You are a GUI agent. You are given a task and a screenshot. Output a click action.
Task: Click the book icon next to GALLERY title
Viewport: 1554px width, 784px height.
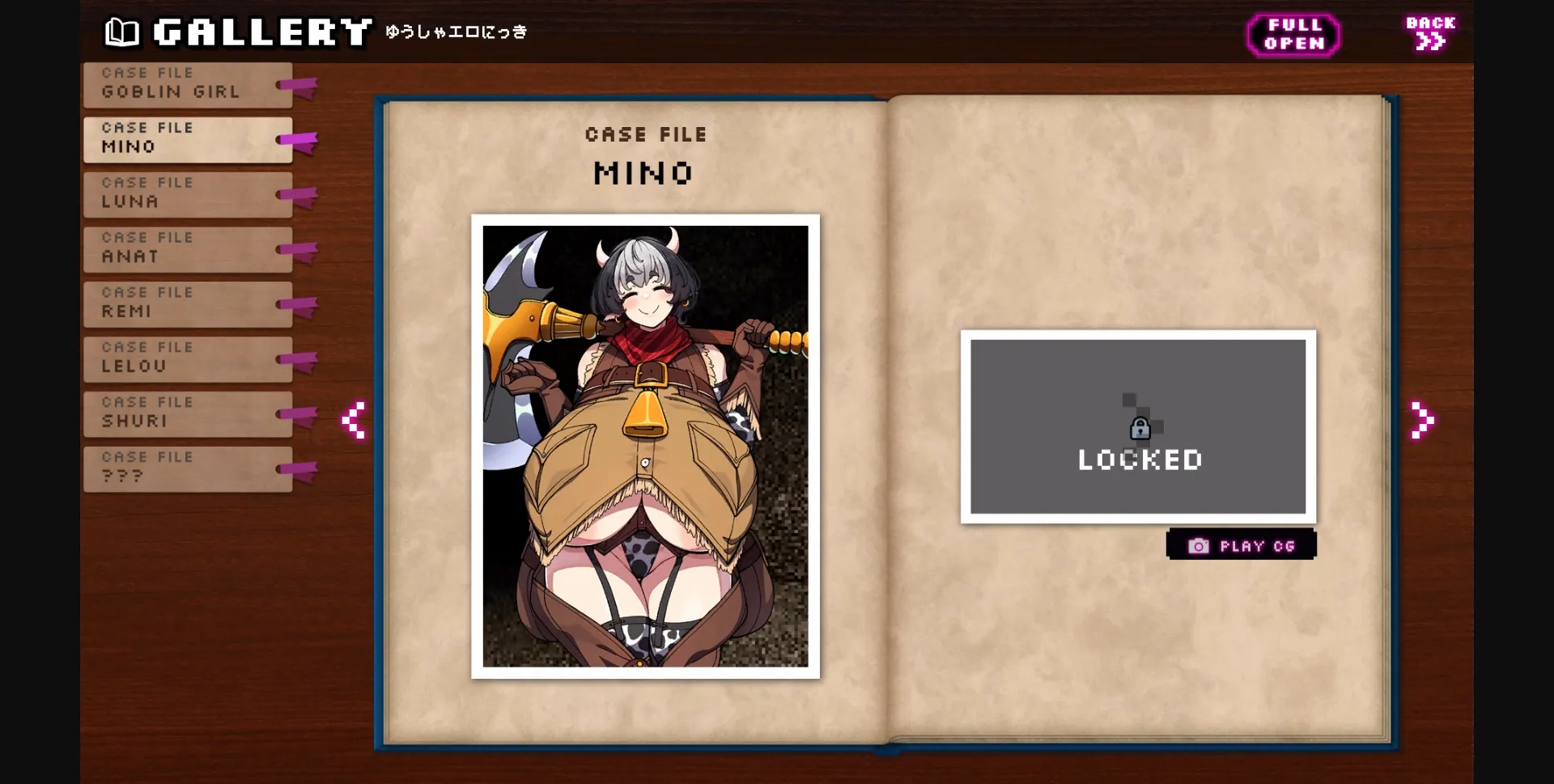click(121, 31)
